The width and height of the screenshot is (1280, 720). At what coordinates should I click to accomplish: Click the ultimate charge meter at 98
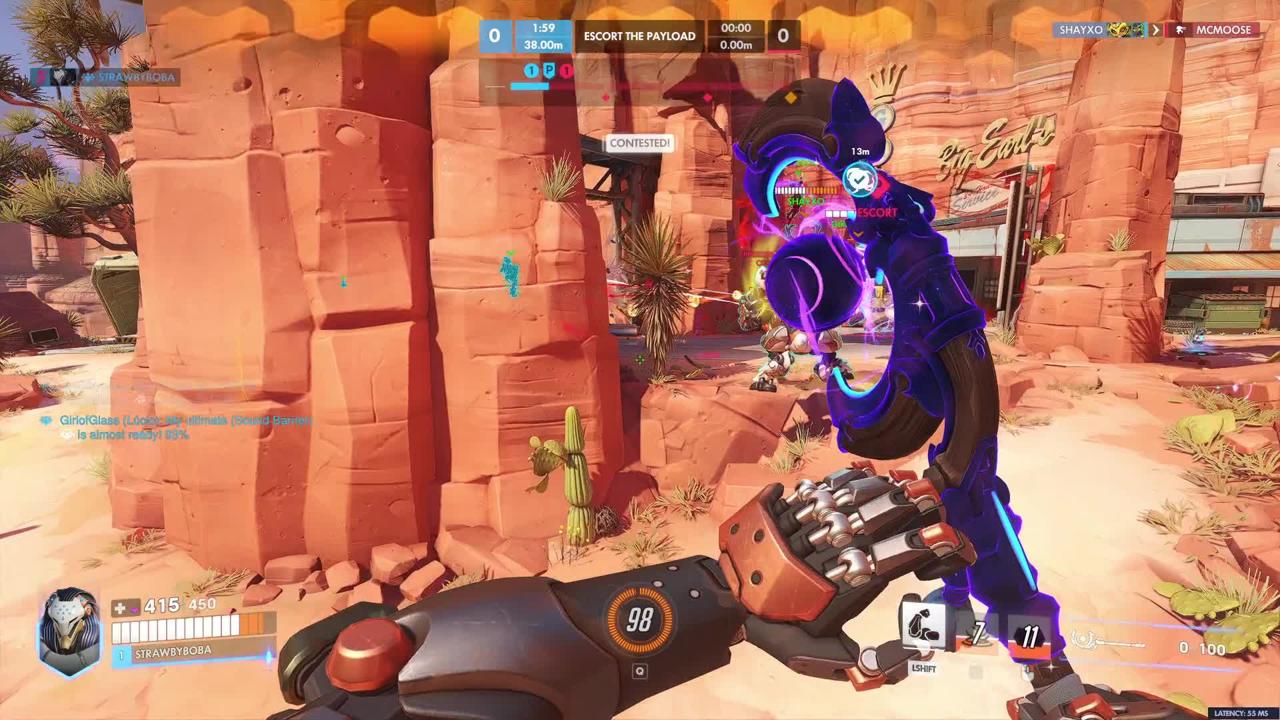640,618
